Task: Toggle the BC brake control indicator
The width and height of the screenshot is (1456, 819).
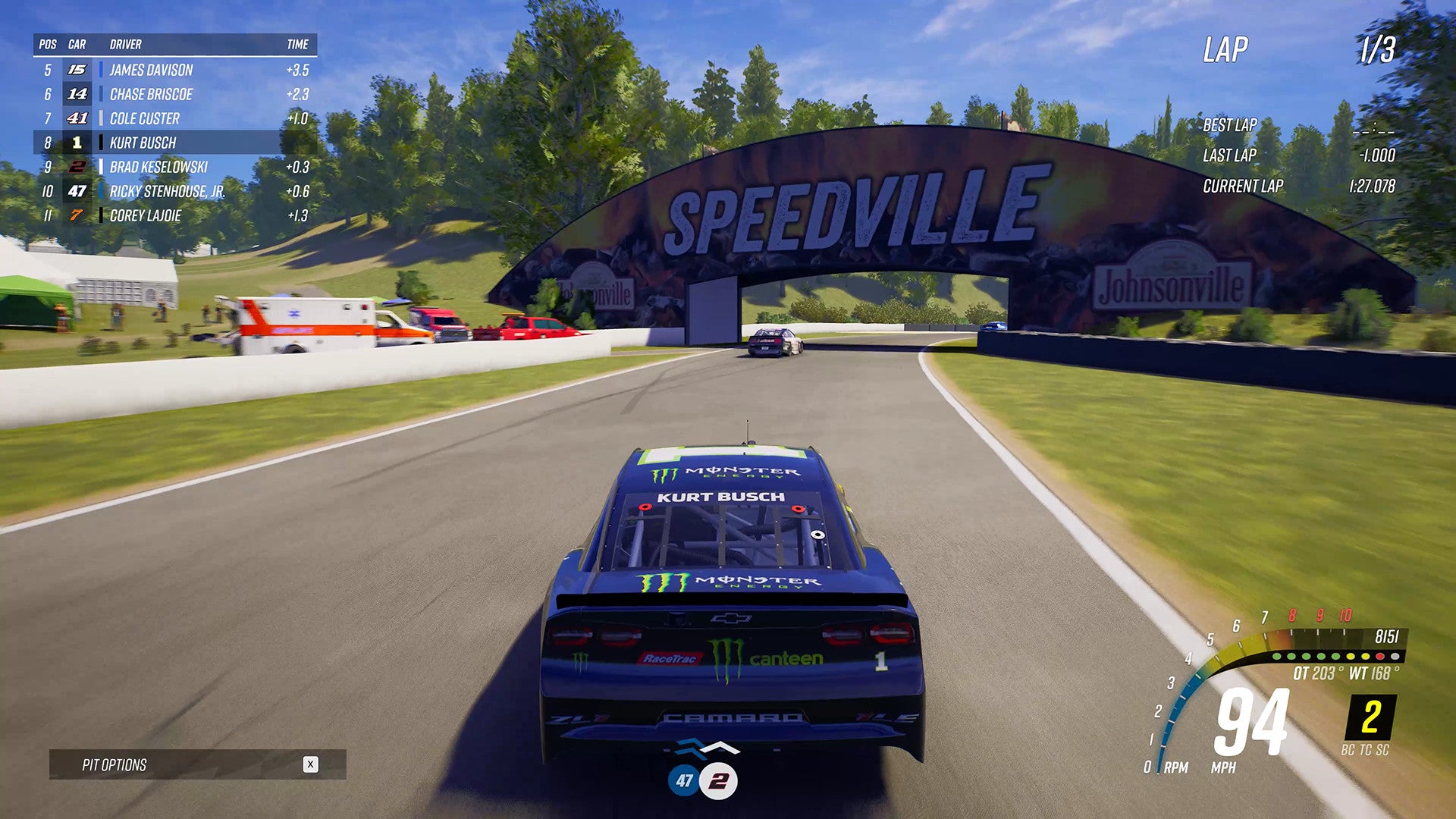Action: pos(1349,749)
